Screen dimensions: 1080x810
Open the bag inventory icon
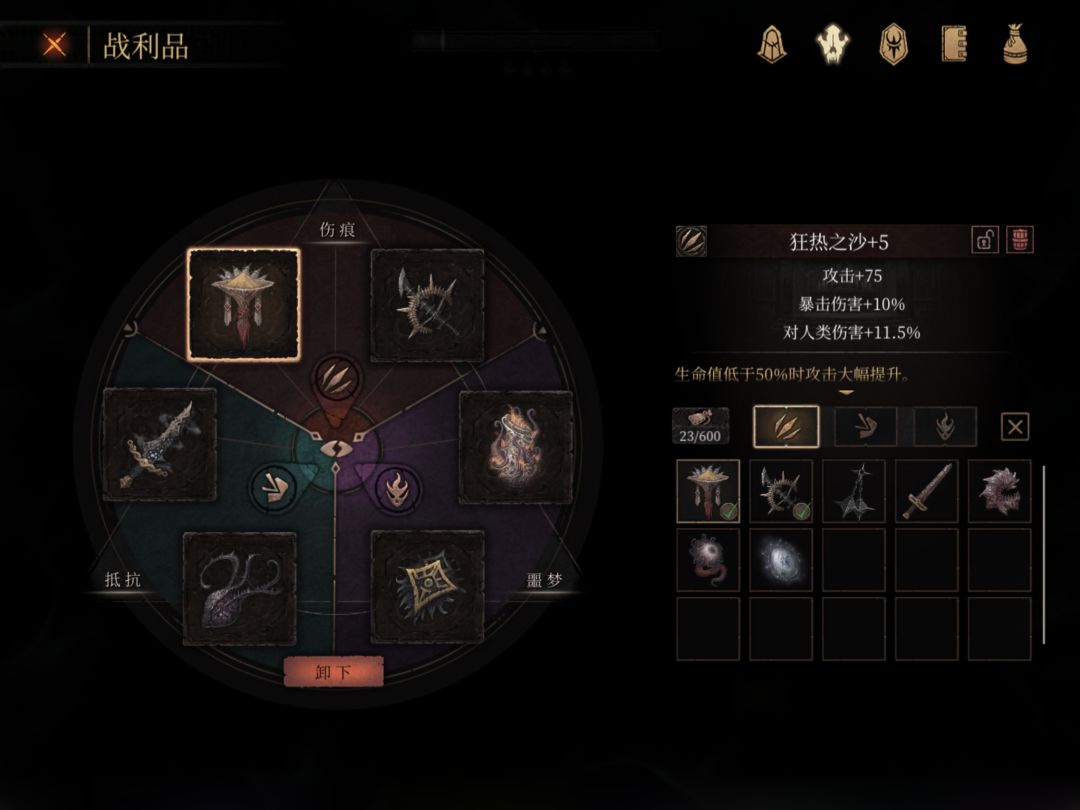(1016, 44)
